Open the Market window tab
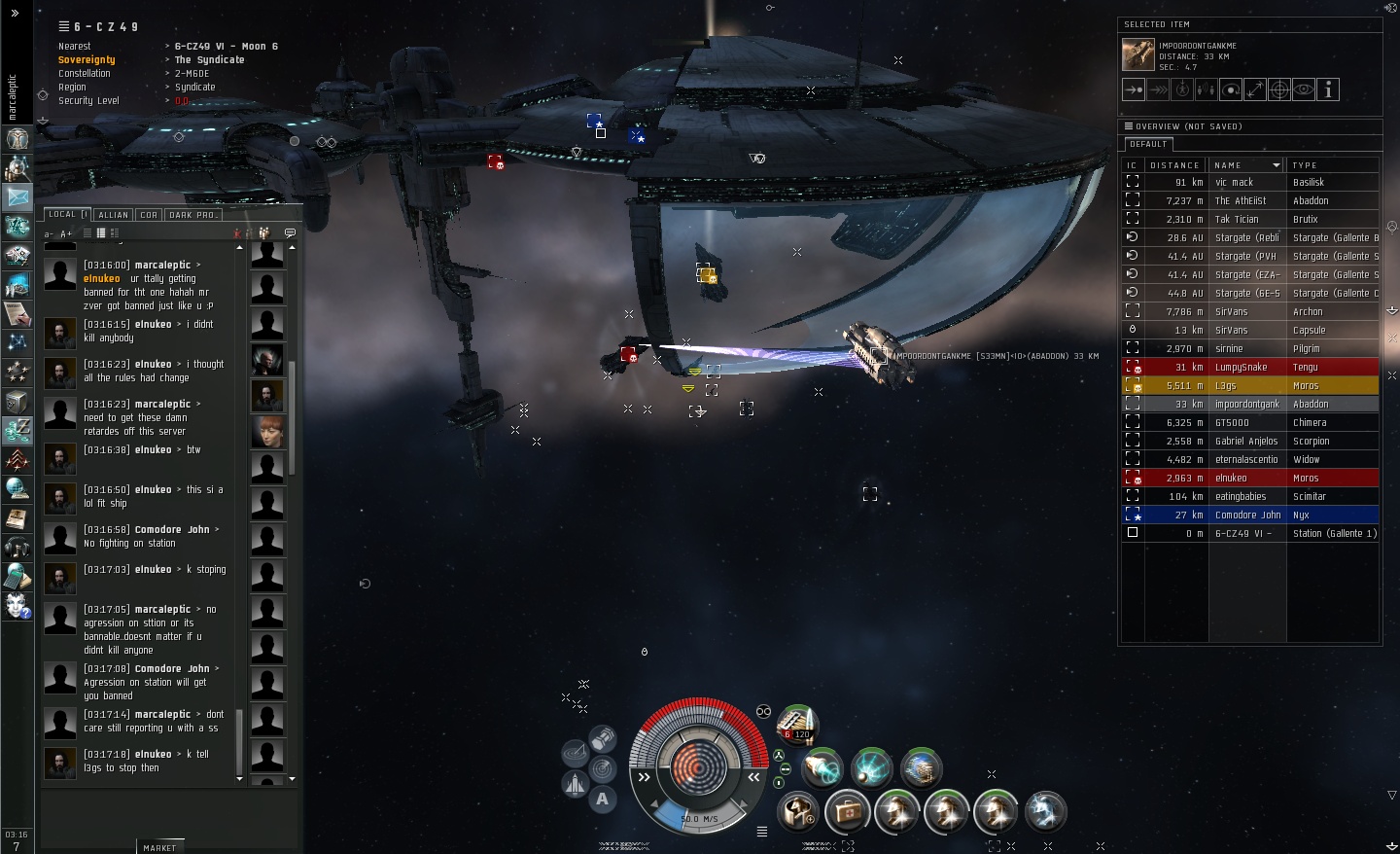The width and height of the screenshot is (1400, 854). (159, 847)
